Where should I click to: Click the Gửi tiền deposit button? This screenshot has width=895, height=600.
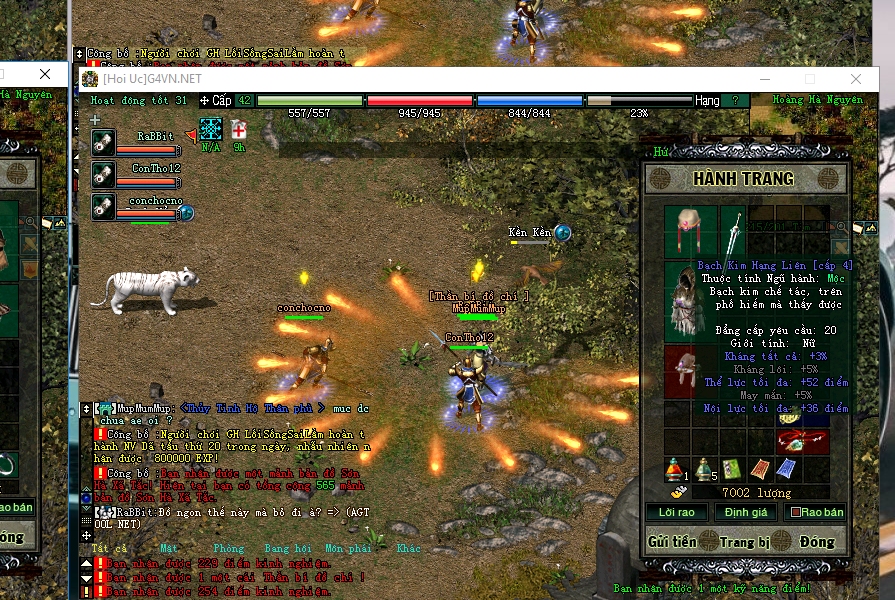[x=672, y=542]
